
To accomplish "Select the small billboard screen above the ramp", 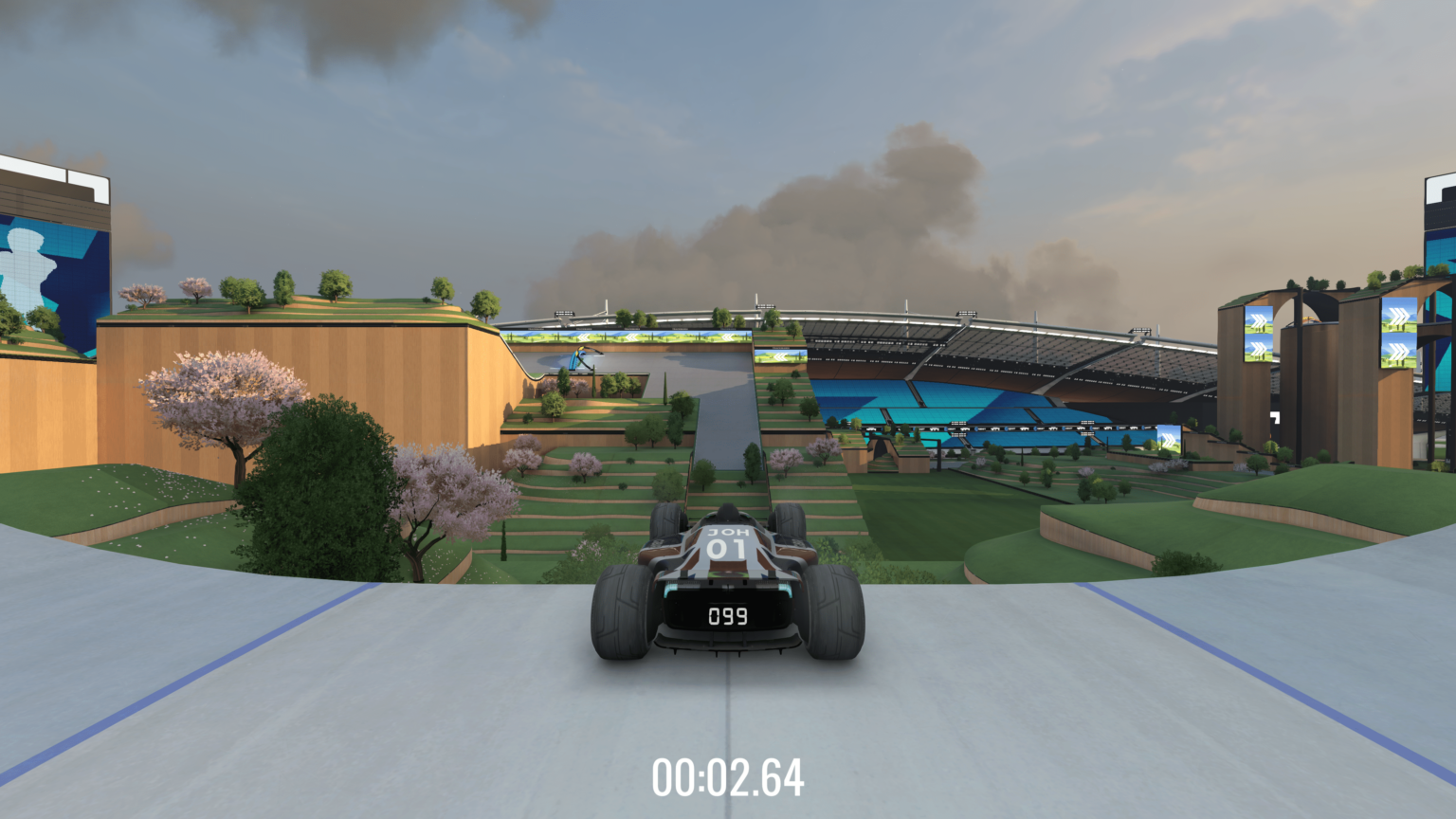I will [x=781, y=358].
